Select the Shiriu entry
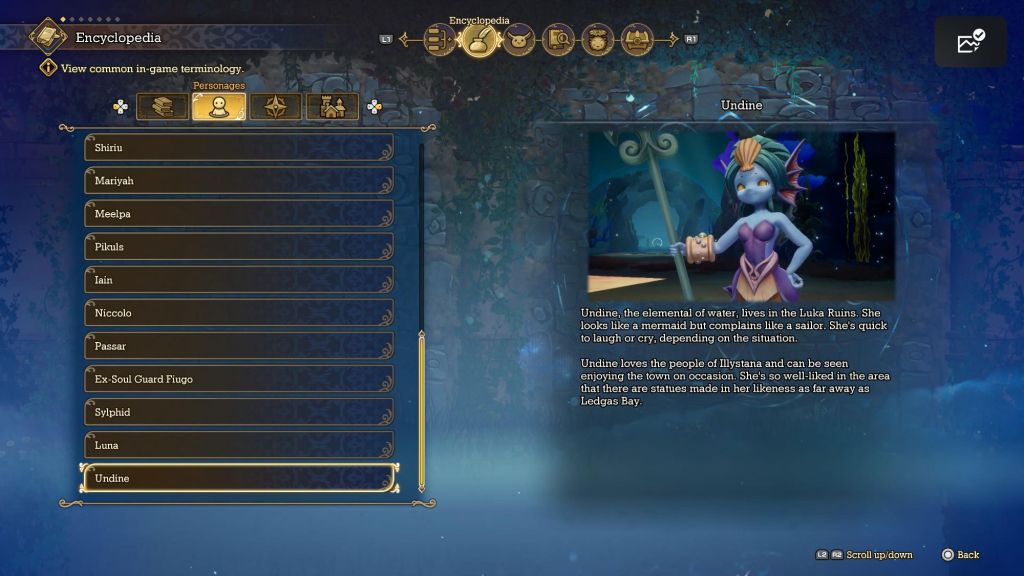 click(x=238, y=148)
